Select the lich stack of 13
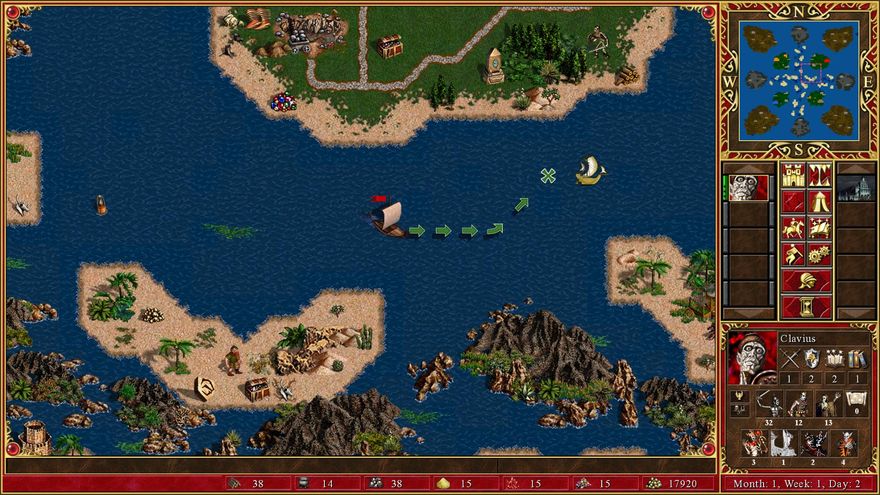 coord(827,404)
